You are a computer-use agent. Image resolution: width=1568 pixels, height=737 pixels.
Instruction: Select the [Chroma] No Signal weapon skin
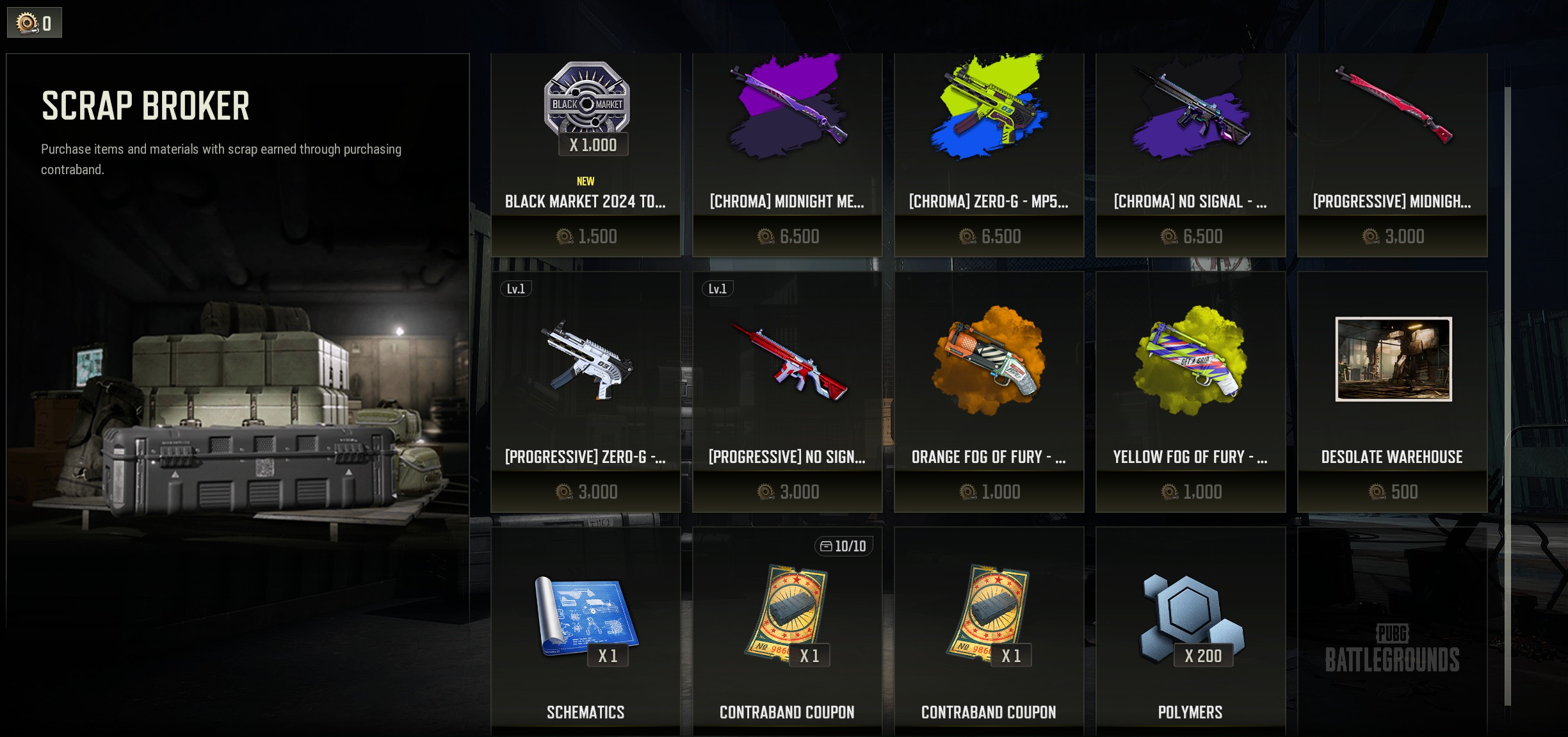pos(1190,154)
